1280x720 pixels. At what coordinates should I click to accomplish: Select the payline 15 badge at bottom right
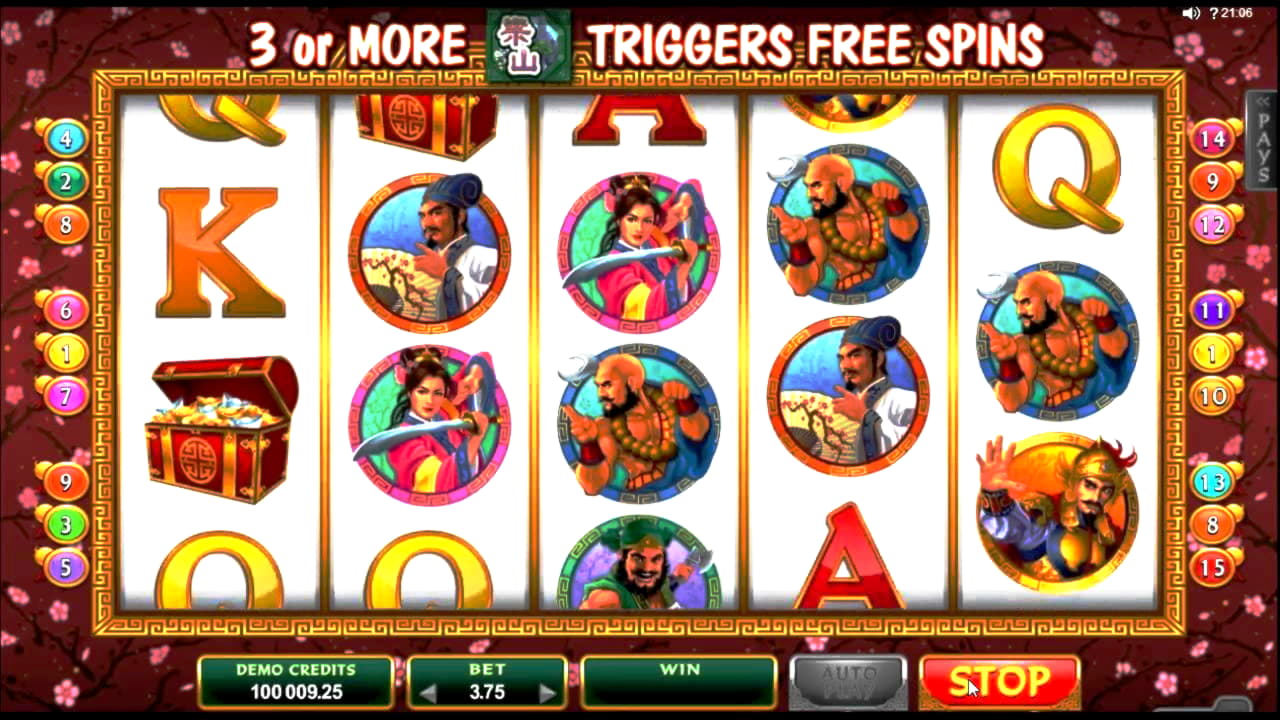(x=1210, y=566)
